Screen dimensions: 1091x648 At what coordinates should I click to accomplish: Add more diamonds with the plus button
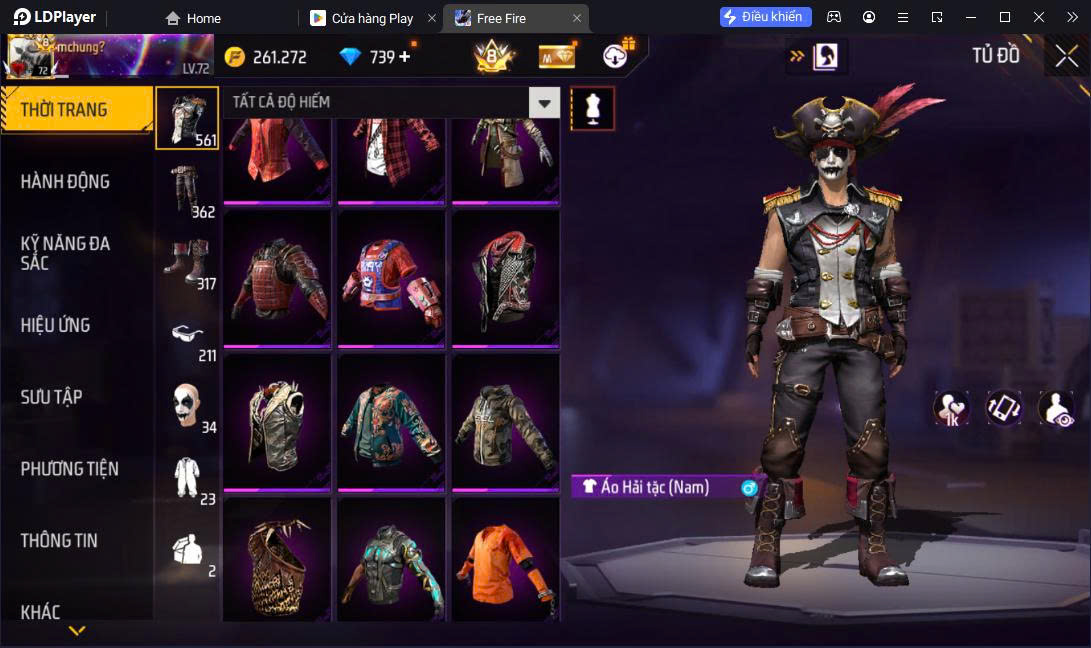pos(405,57)
